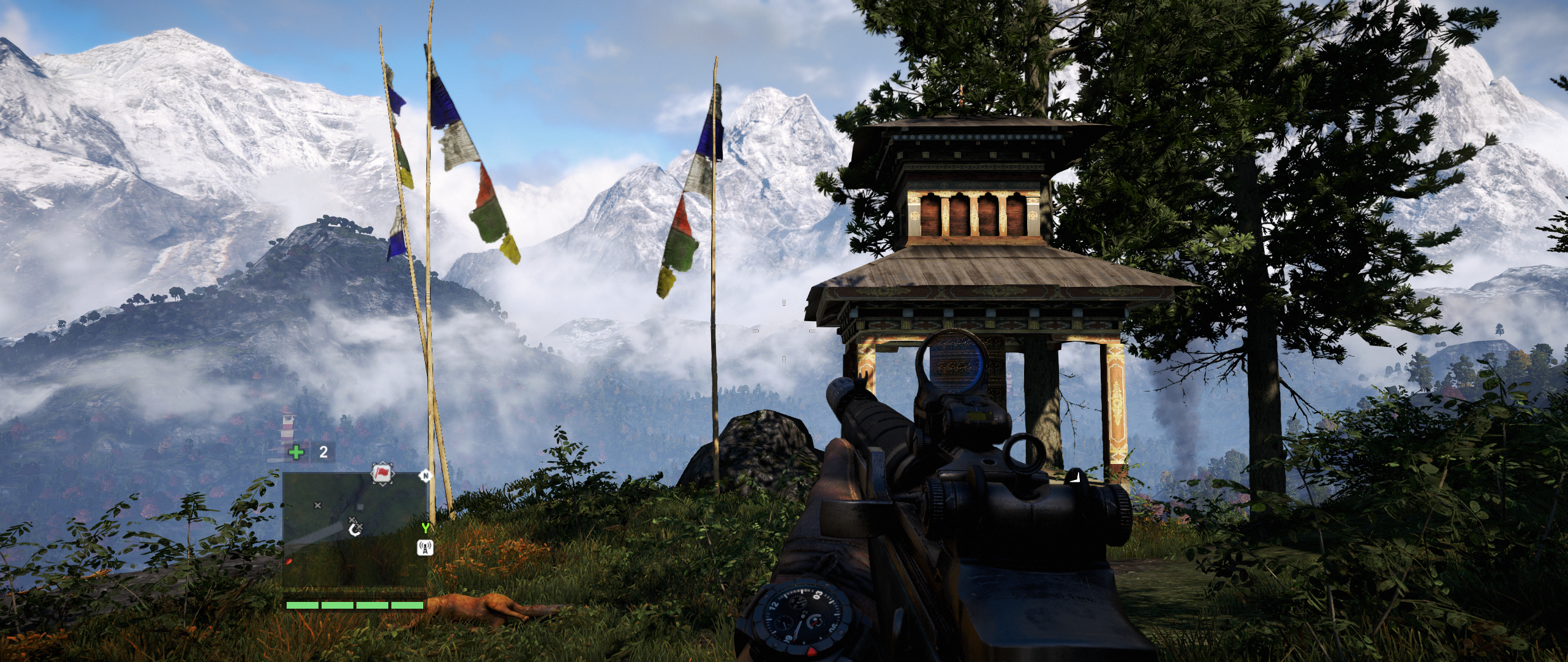Click the north compass marker on minimap
Viewport: 1568px width, 662px height.
pos(425,476)
